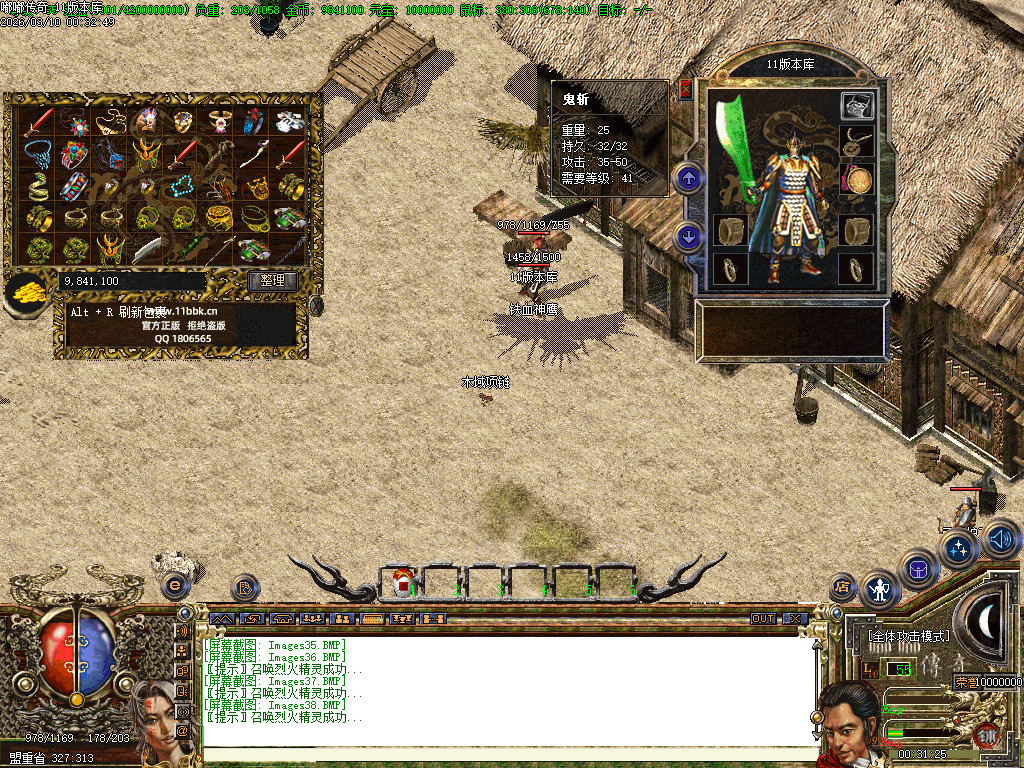
Task: Use the red potion in the quick belt
Action: pos(402,582)
